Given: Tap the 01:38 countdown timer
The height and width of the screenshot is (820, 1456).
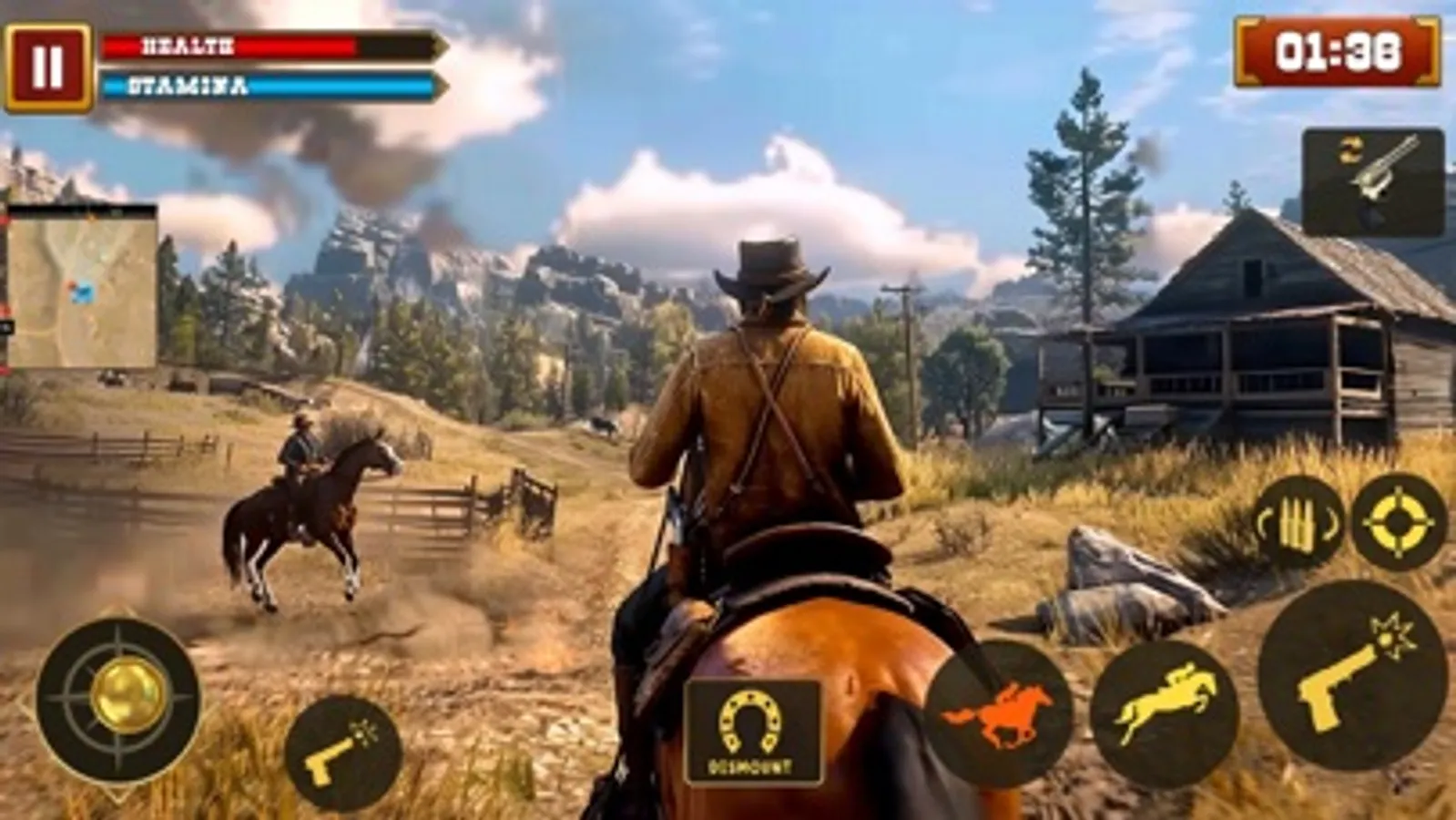Looking at the screenshot, I should pos(1335,52).
